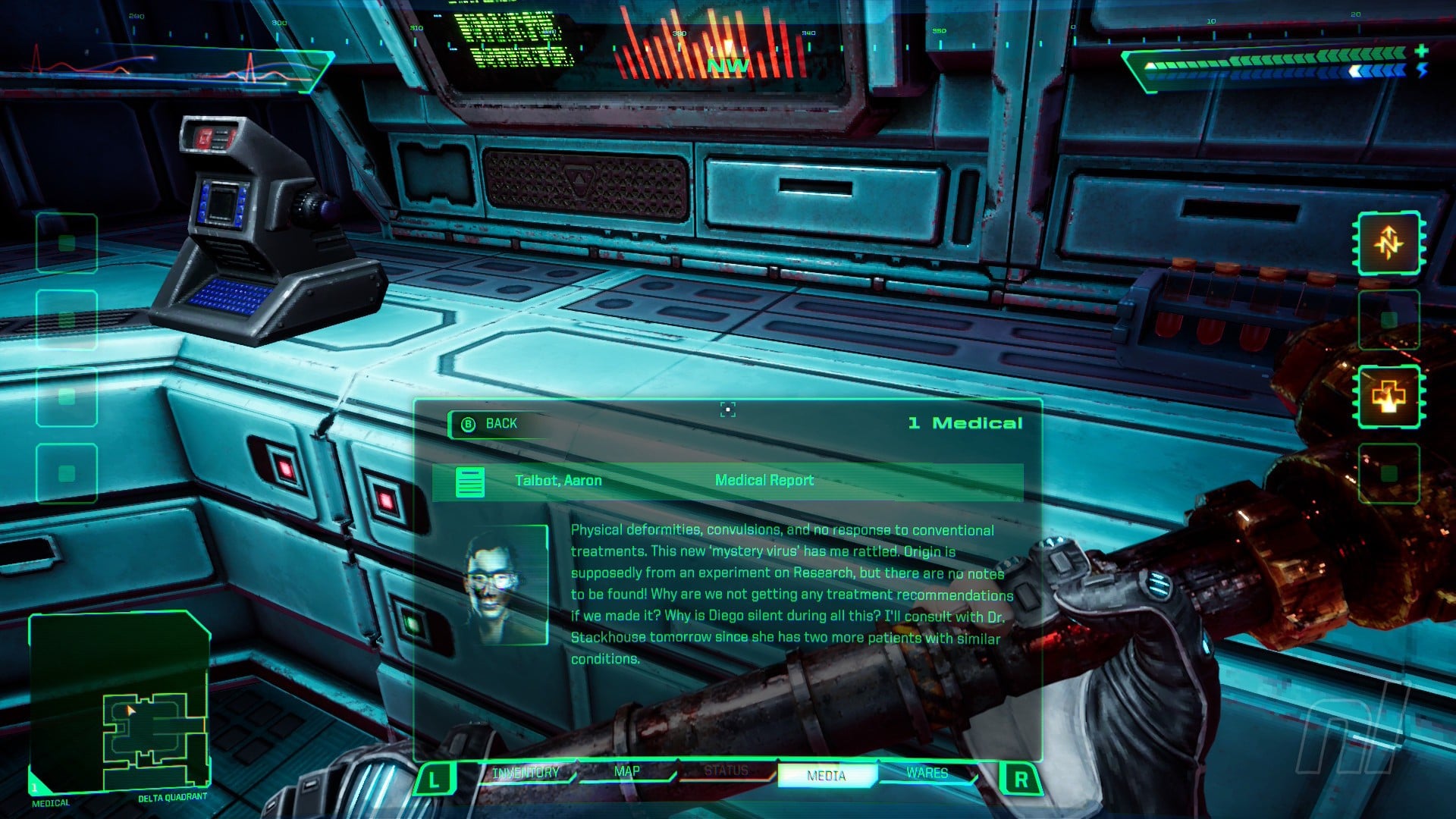Open the Map tab

pyautogui.click(x=626, y=772)
